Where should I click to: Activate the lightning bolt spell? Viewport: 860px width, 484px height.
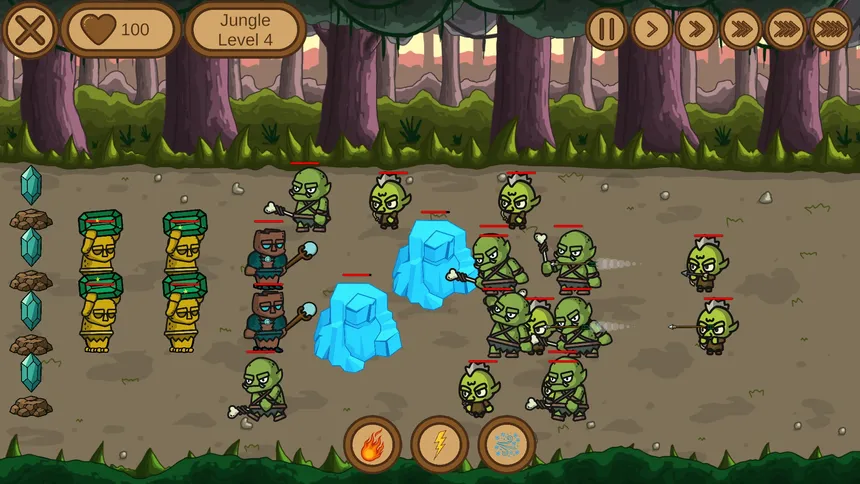click(x=439, y=444)
